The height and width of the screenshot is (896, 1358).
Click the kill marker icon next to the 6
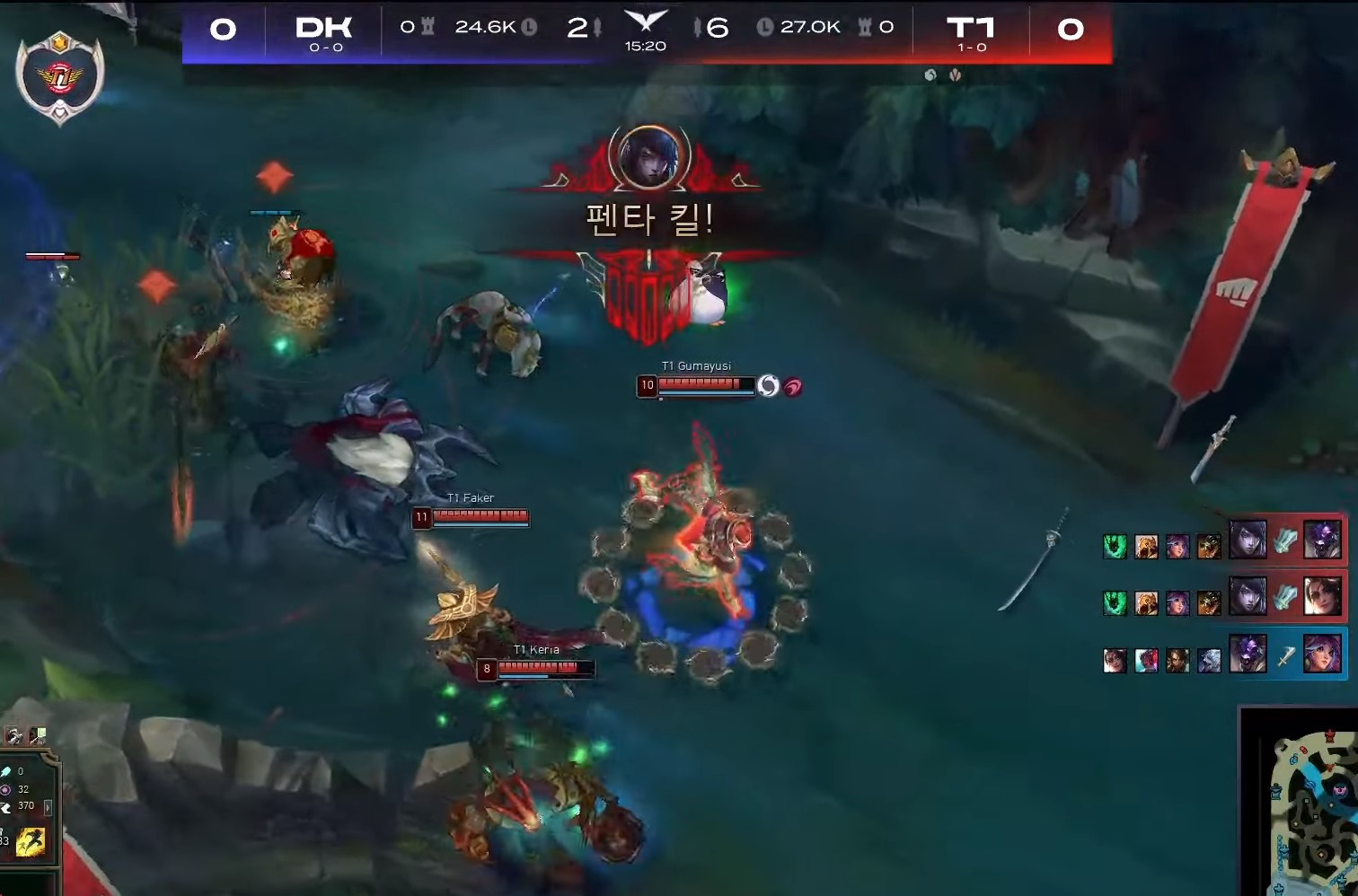point(698,27)
